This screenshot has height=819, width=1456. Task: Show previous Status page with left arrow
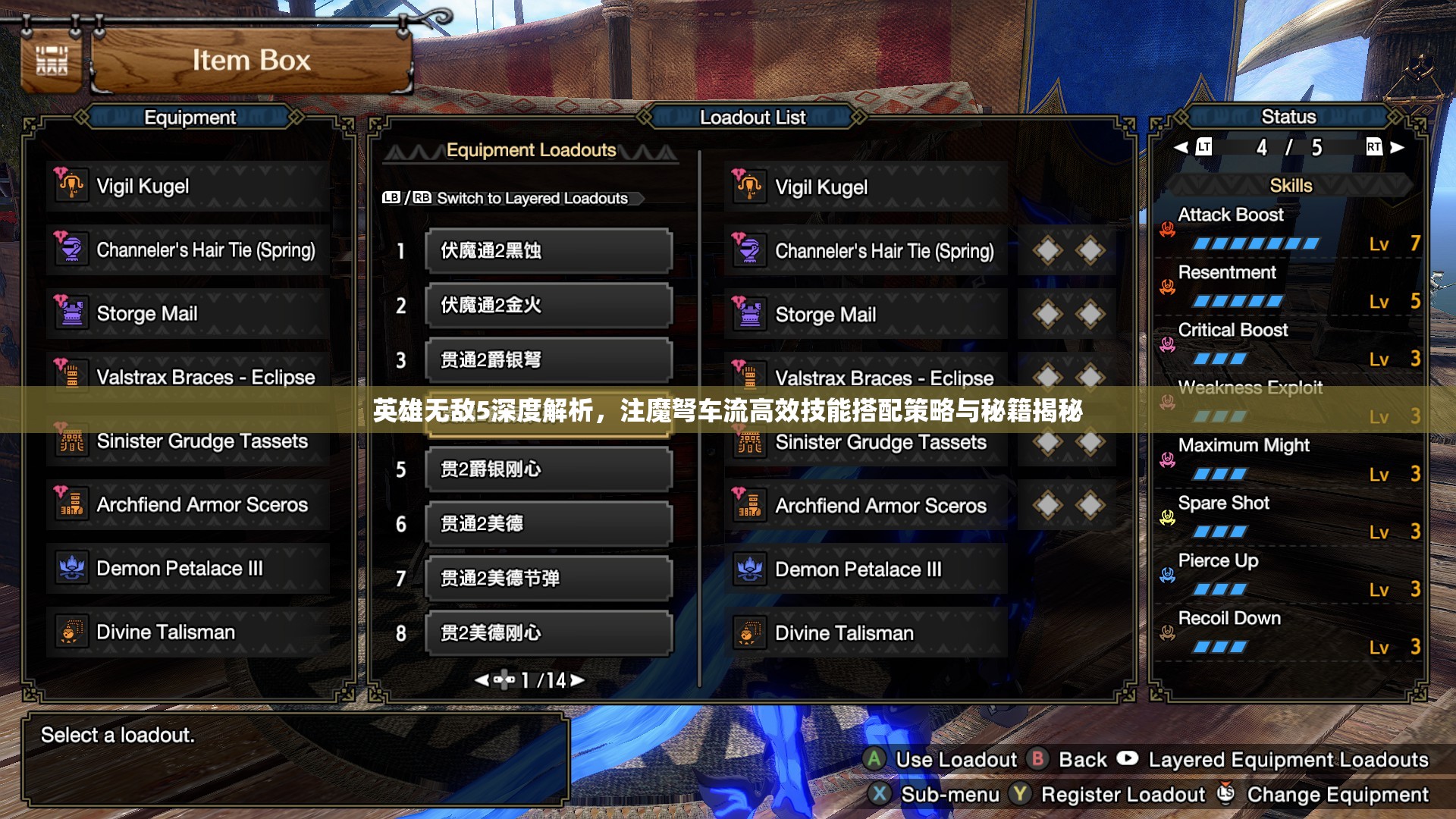pos(1181,147)
